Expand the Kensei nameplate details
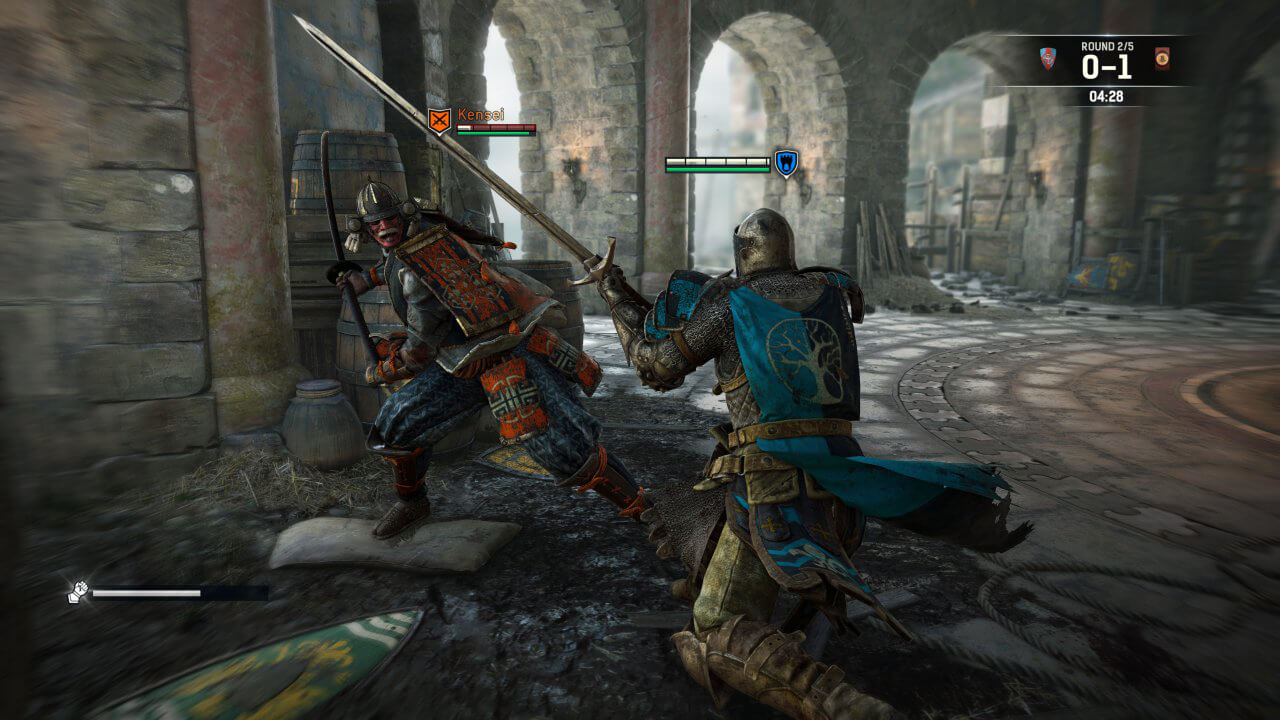Viewport: 1280px width, 720px height. tap(482, 115)
